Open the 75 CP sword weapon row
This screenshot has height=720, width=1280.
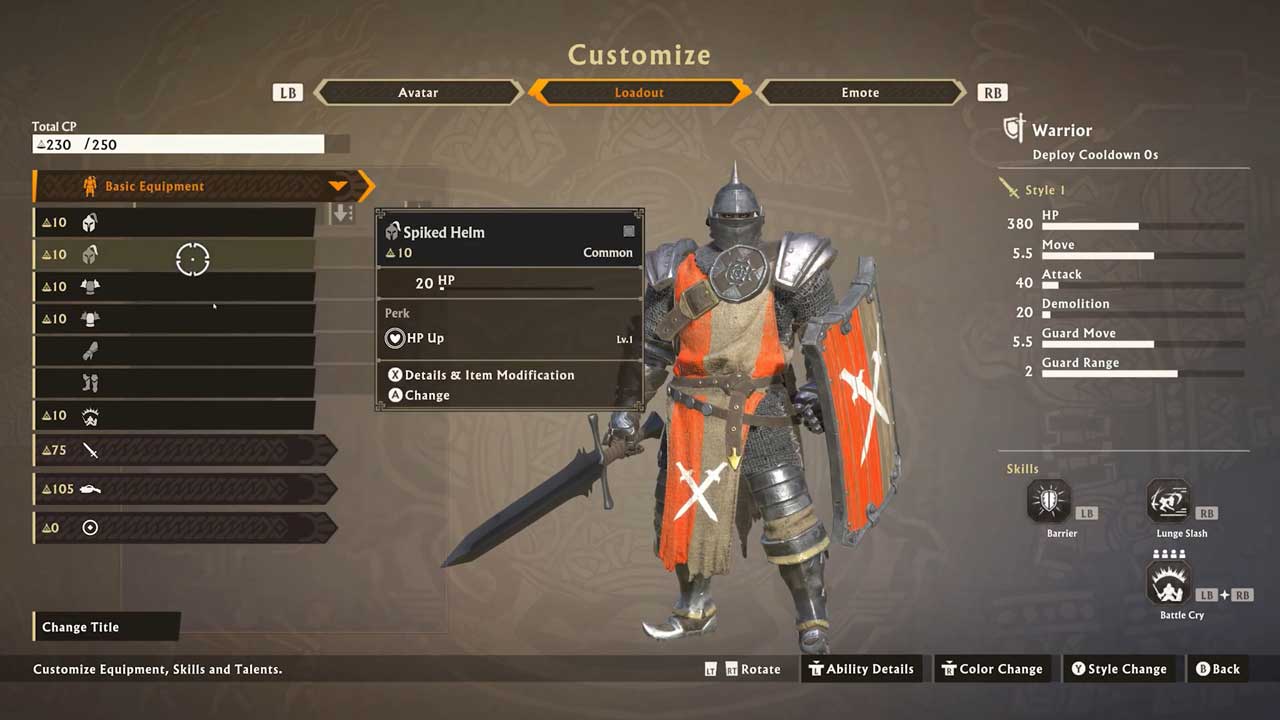click(x=185, y=450)
